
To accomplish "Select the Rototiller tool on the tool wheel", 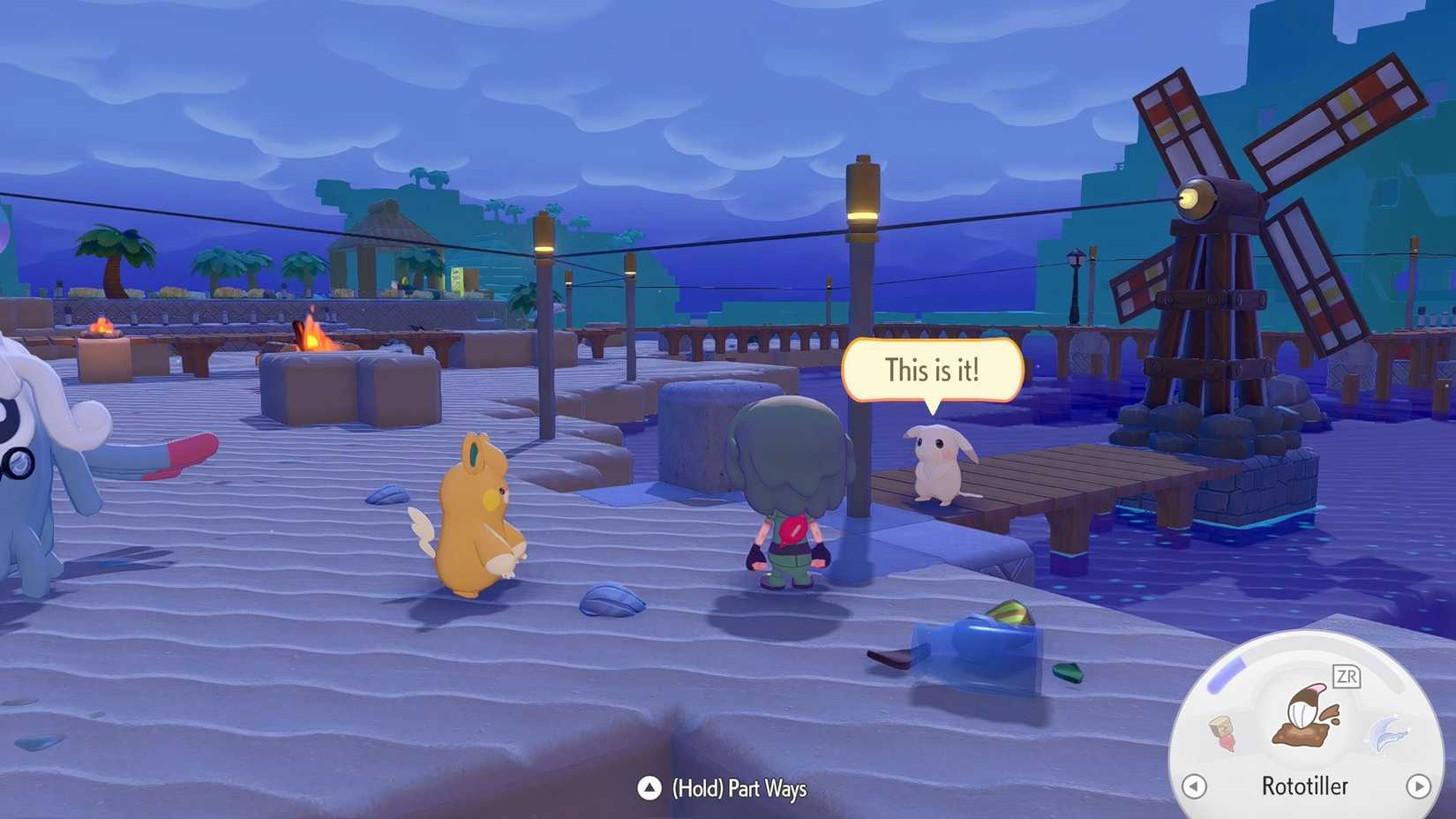I will [1304, 716].
